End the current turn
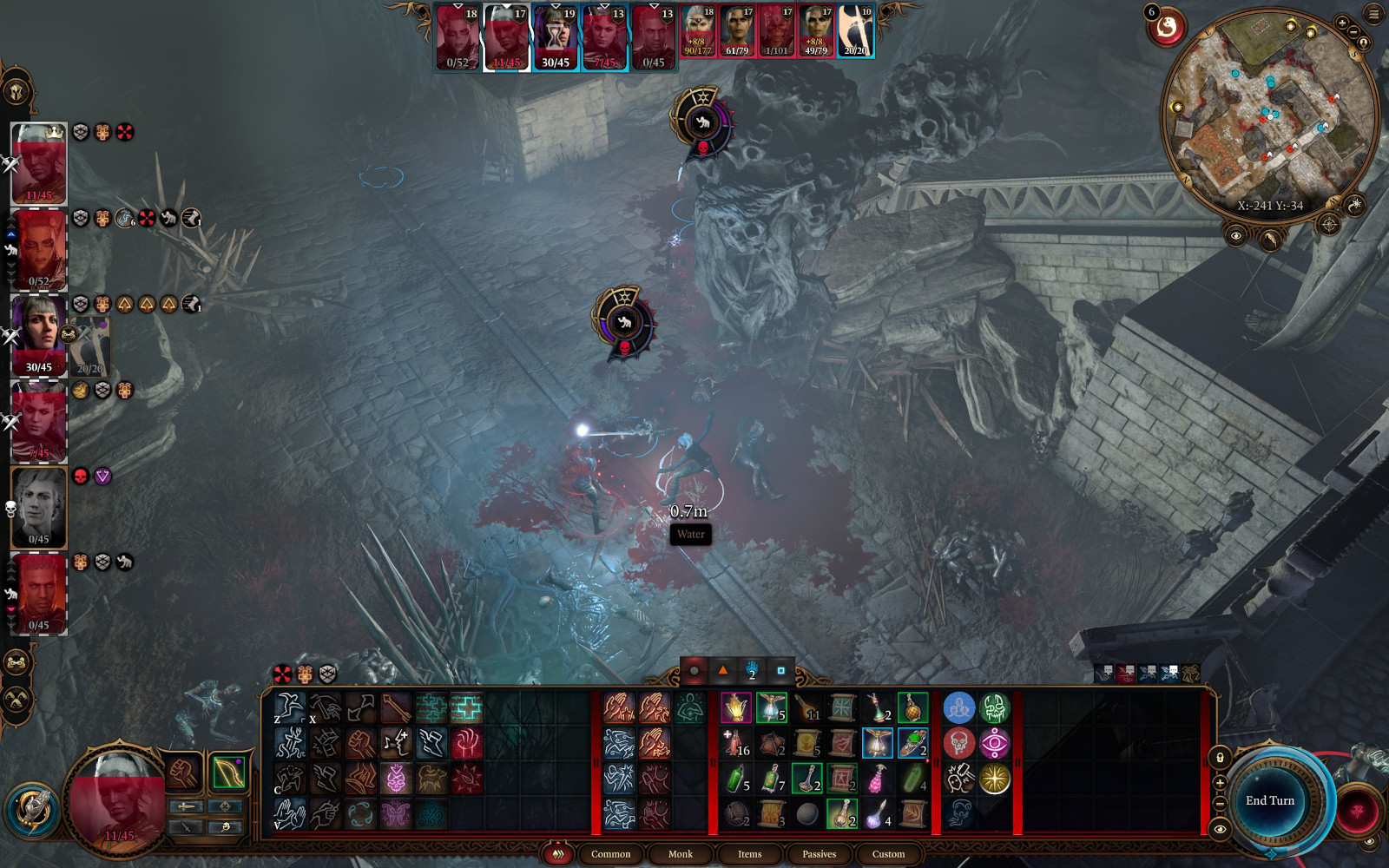Image resolution: width=1389 pixels, height=868 pixels. tap(1270, 800)
